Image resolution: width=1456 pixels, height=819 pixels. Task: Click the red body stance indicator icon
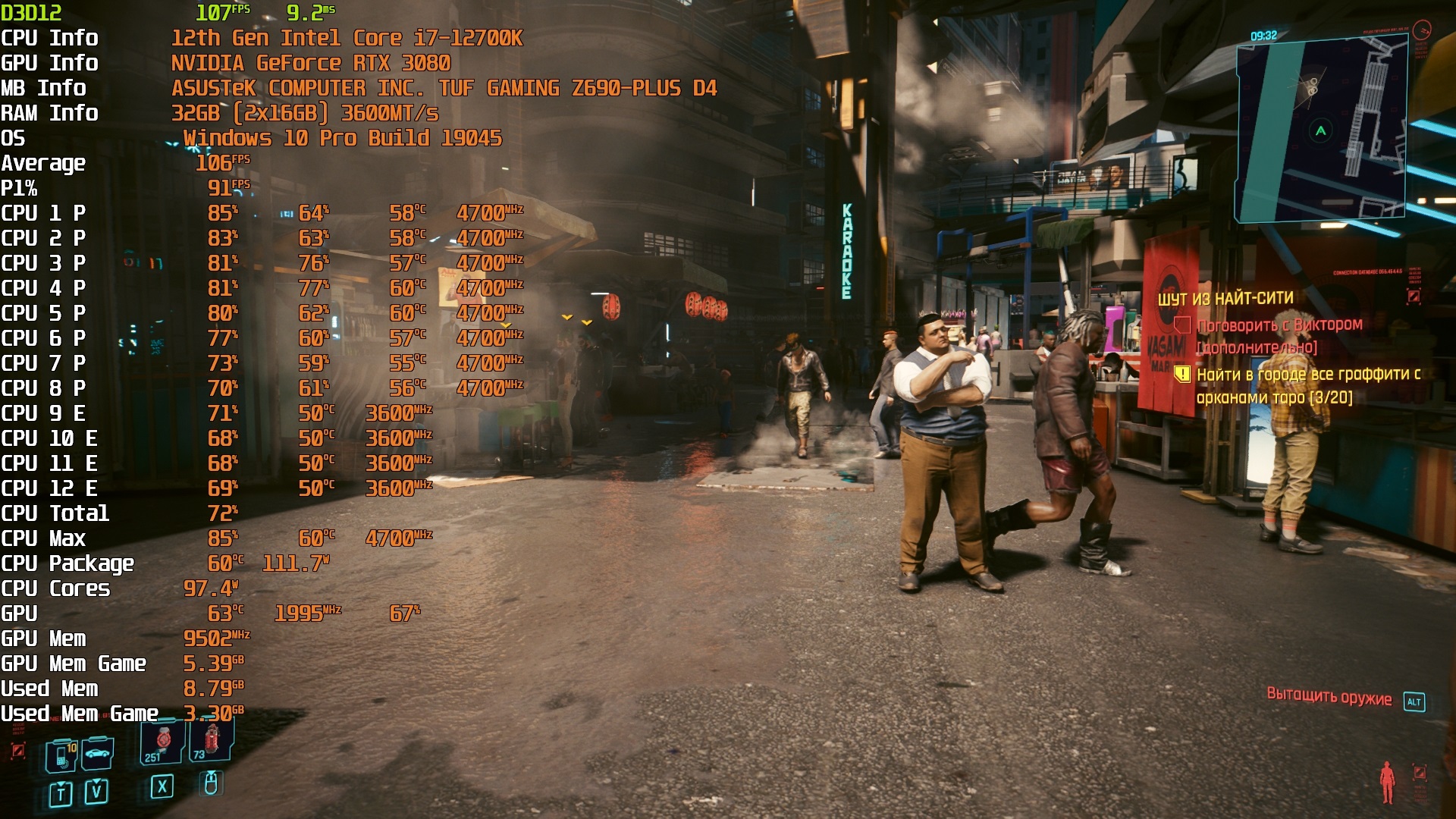(x=1387, y=782)
